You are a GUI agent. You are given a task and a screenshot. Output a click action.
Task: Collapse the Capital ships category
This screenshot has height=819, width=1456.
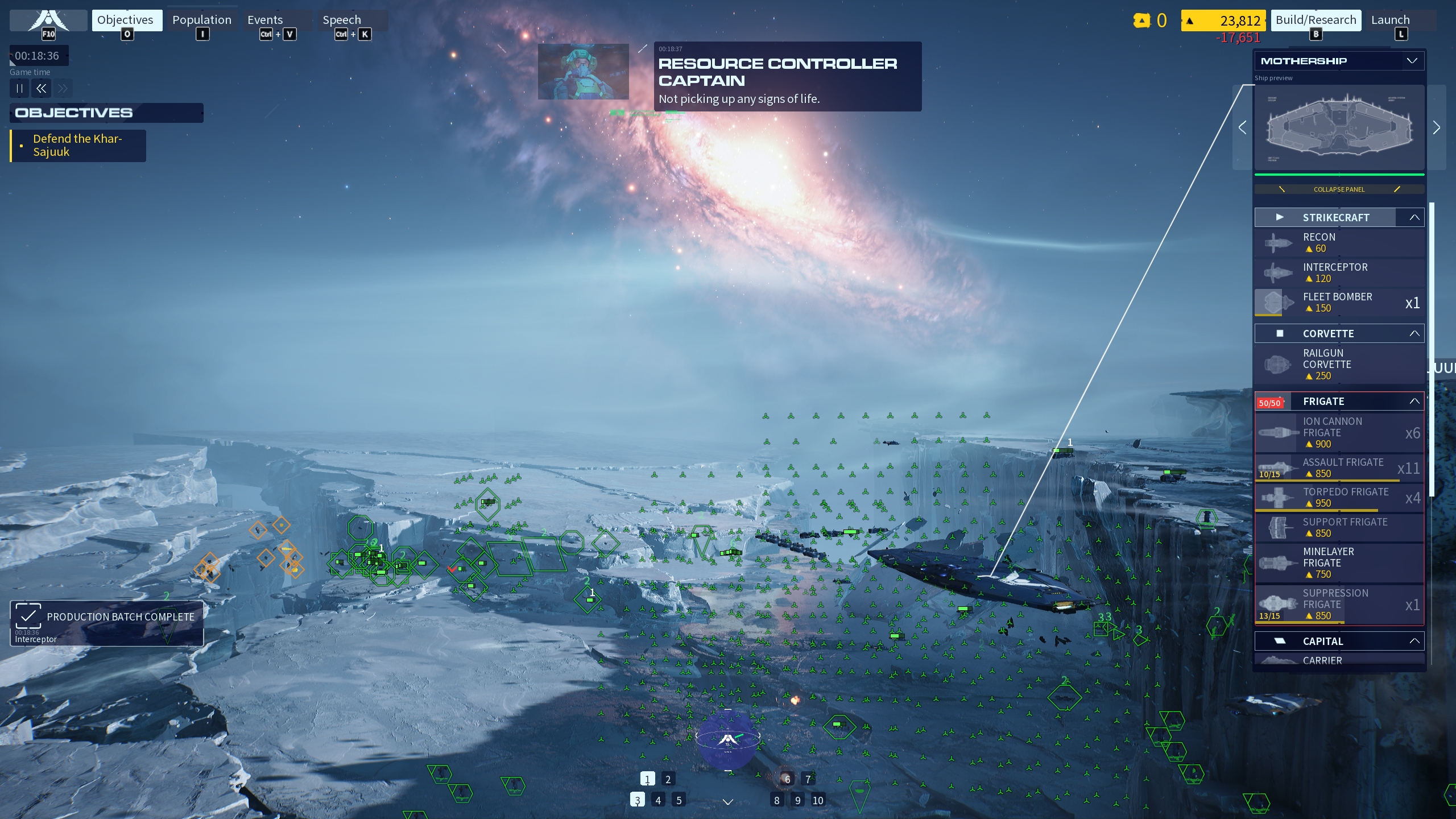click(x=1414, y=642)
